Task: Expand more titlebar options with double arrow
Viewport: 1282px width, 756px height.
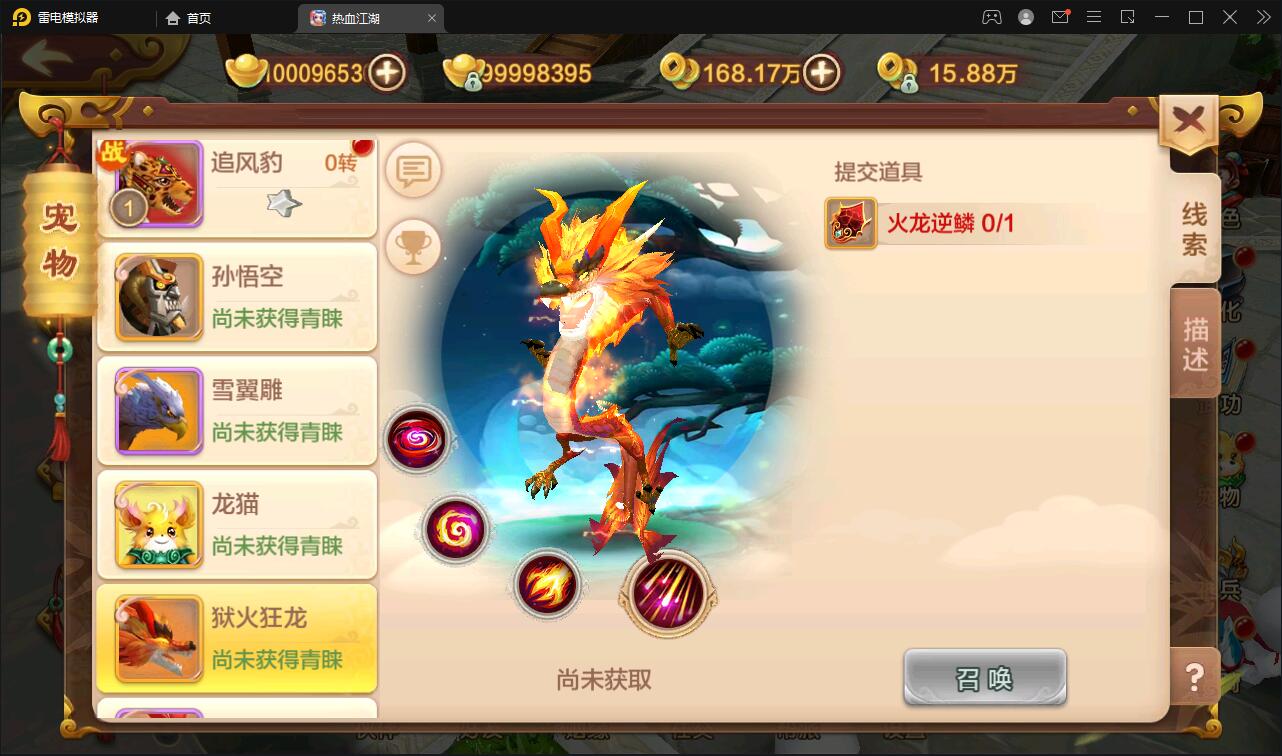Action: (1262, 17)
